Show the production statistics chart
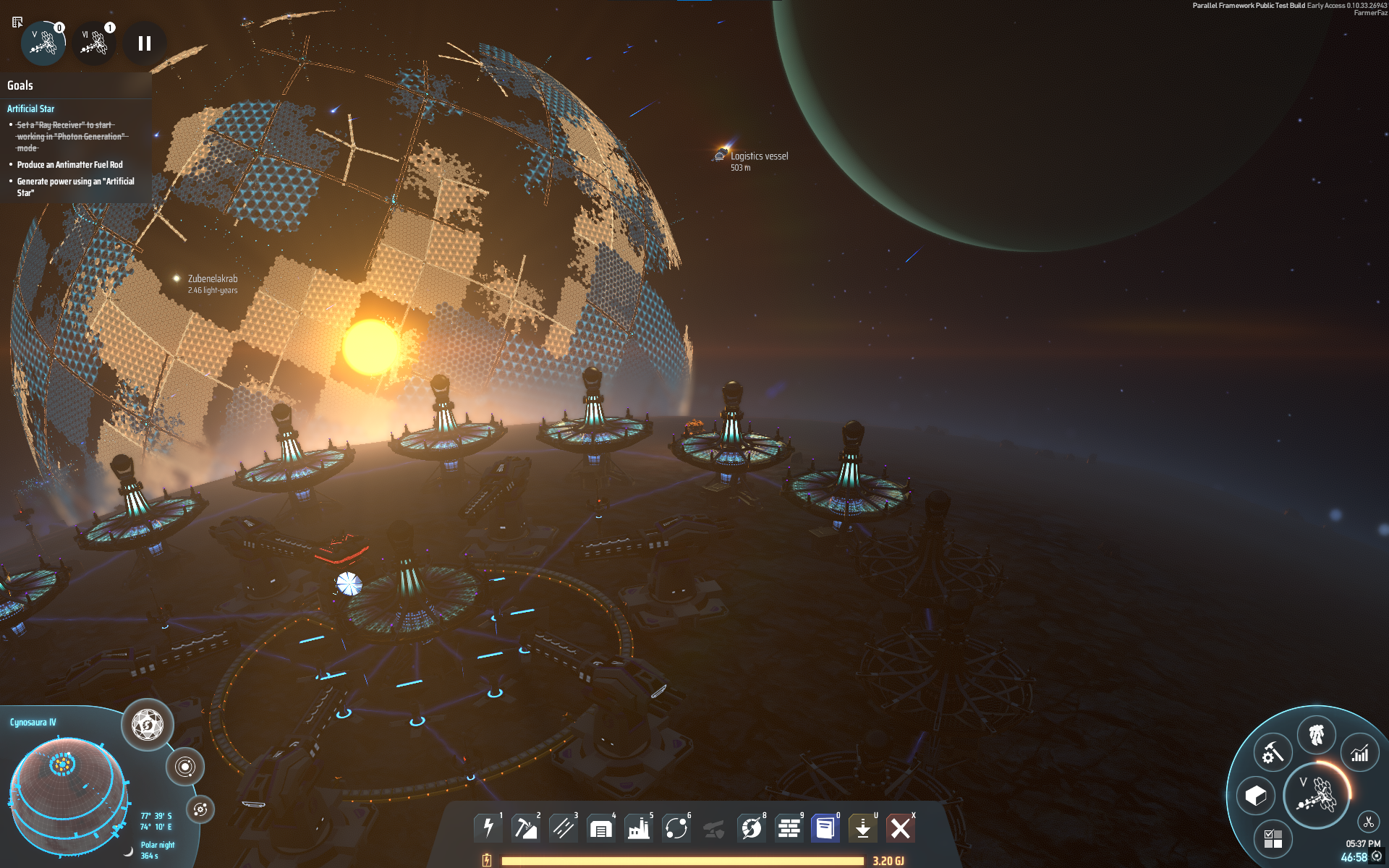This screenshot has width=1389, height=868. [1360, 754]
